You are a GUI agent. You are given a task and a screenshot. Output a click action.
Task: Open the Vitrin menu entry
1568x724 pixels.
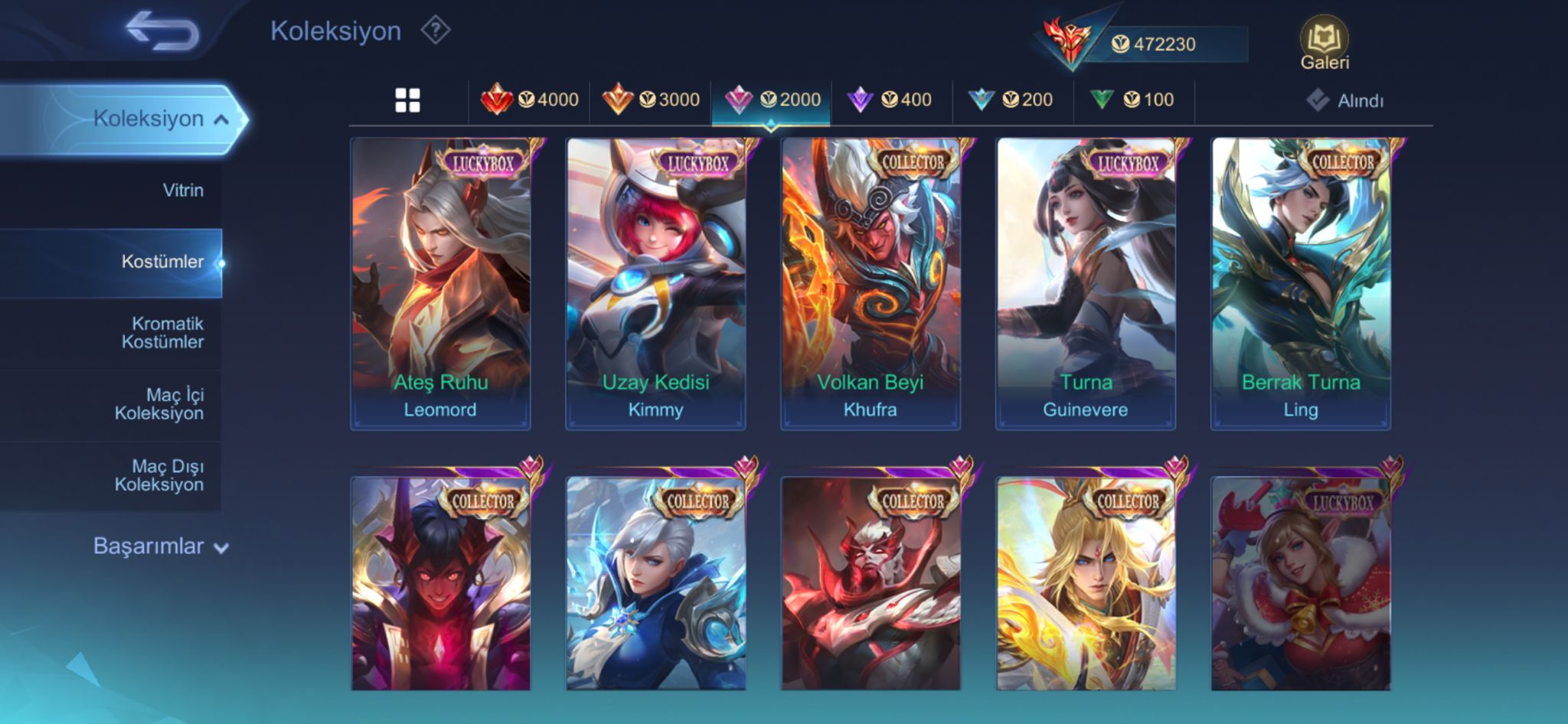pyautogui.click(x=183, y=190)
